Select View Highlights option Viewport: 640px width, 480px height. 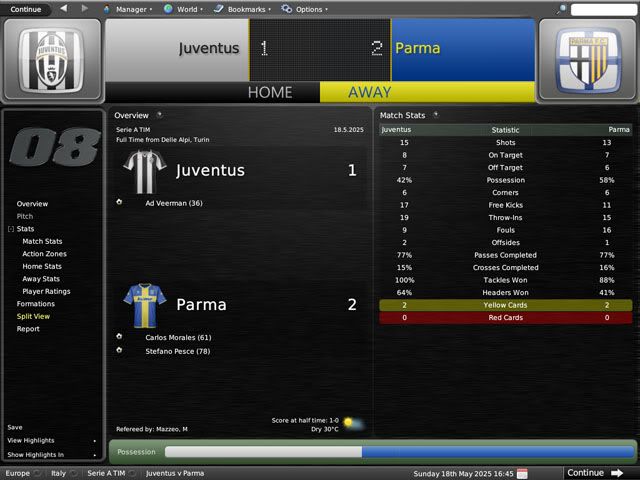(31, 440)
